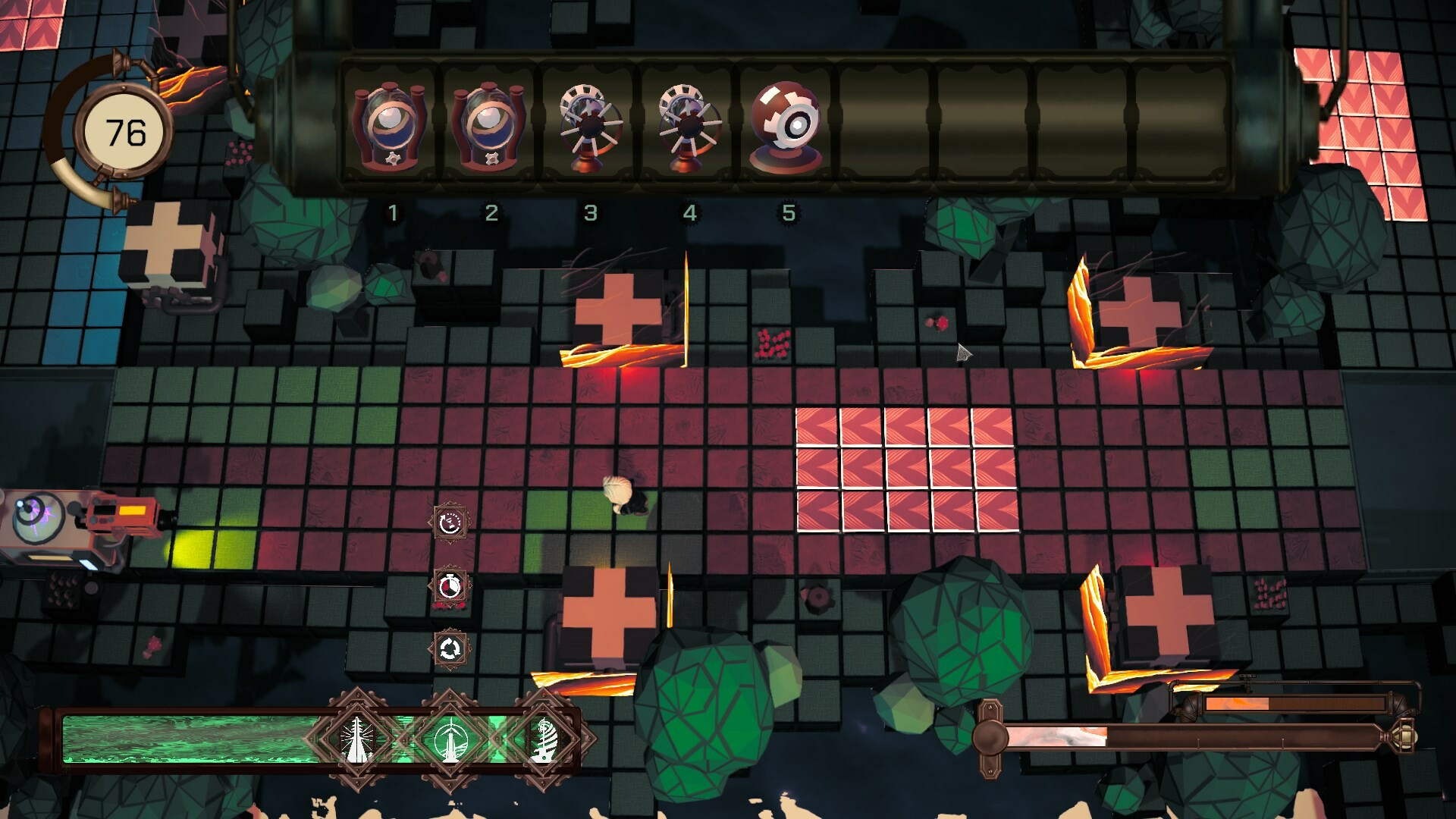This screenshot has height=819, width=1456.
Task: Activate the circular arrows recycle icon
Action: tap(450, 649)
